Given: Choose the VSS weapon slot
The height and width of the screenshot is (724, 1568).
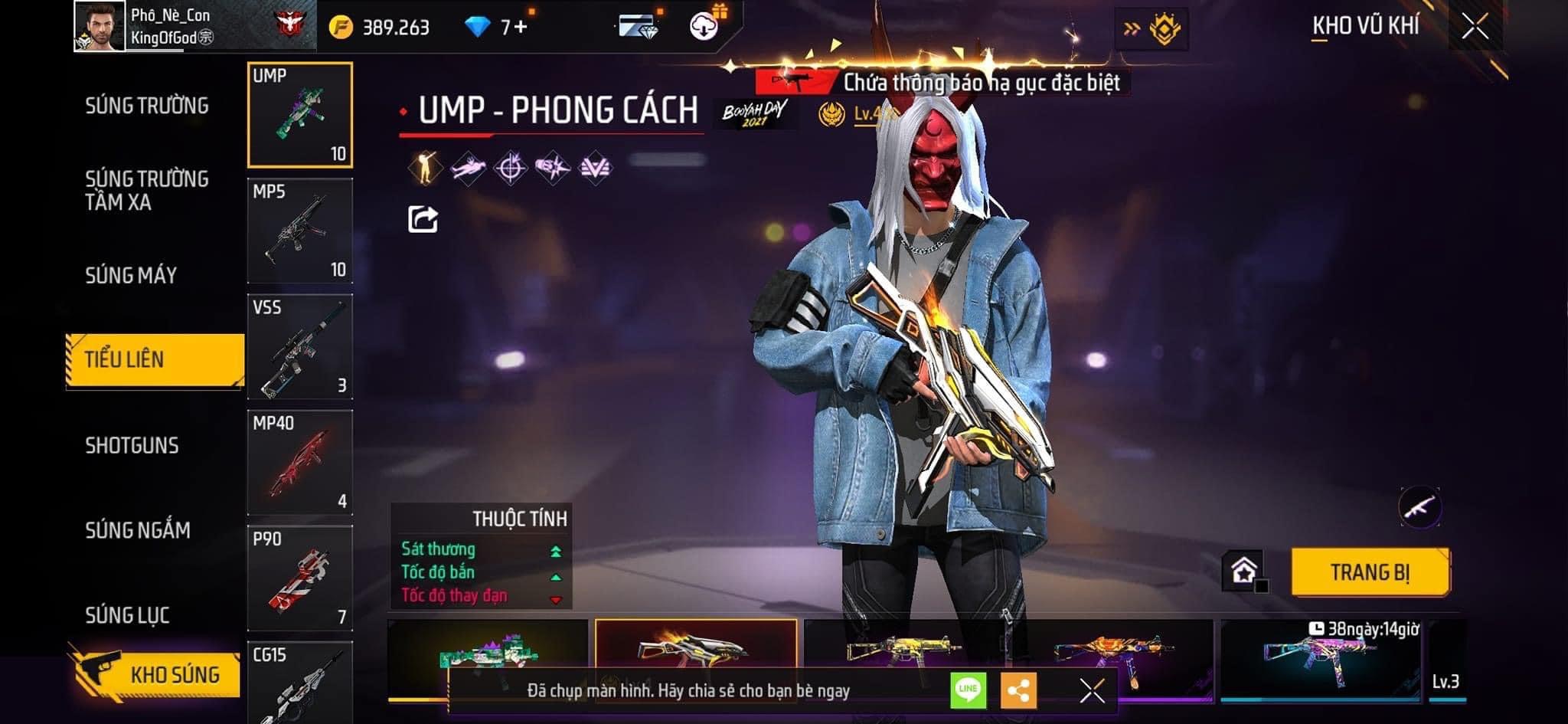Looking at the screenshot, I should pos(299,347).
